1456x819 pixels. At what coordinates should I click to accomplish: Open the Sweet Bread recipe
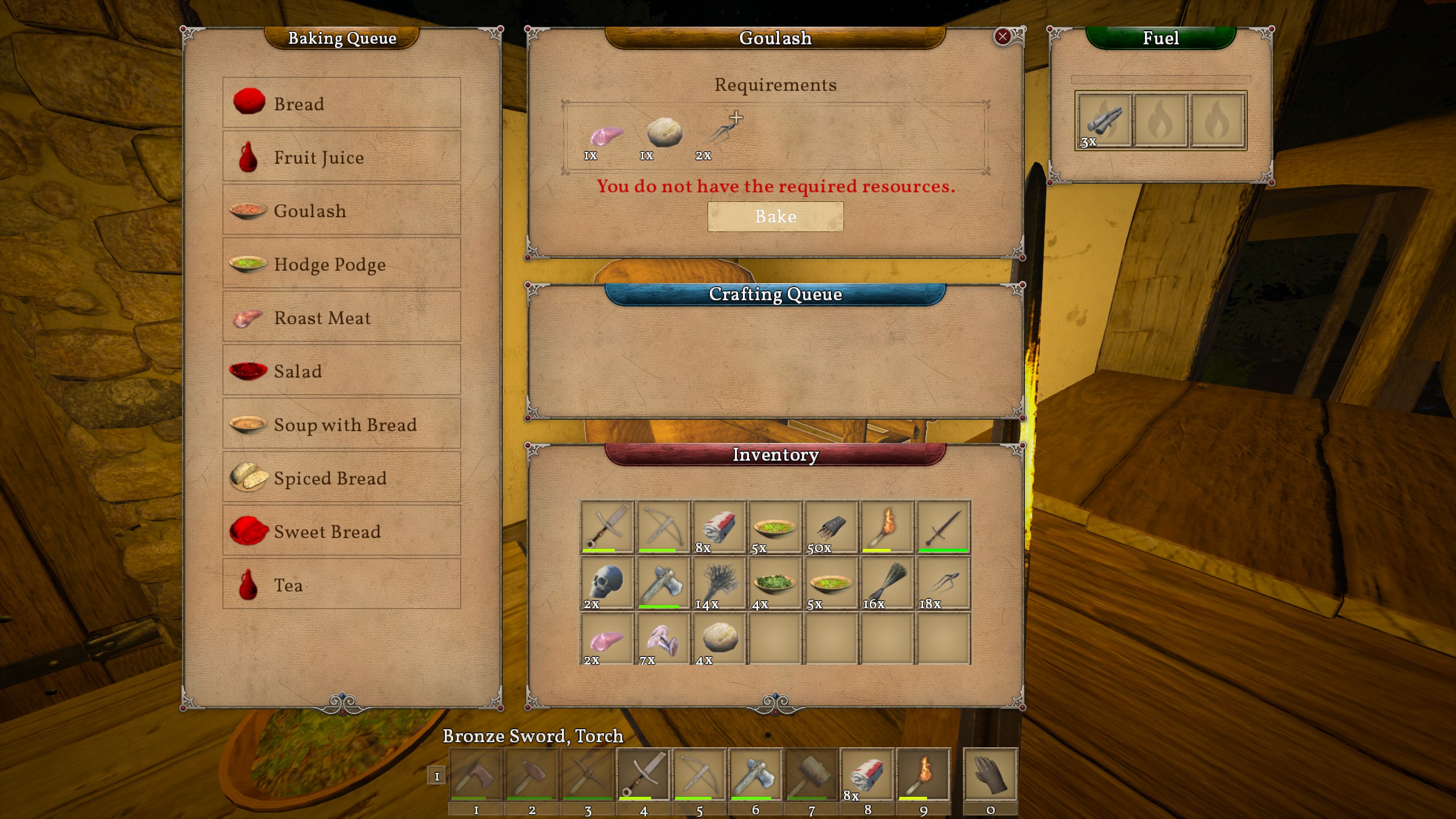[341, 531]
